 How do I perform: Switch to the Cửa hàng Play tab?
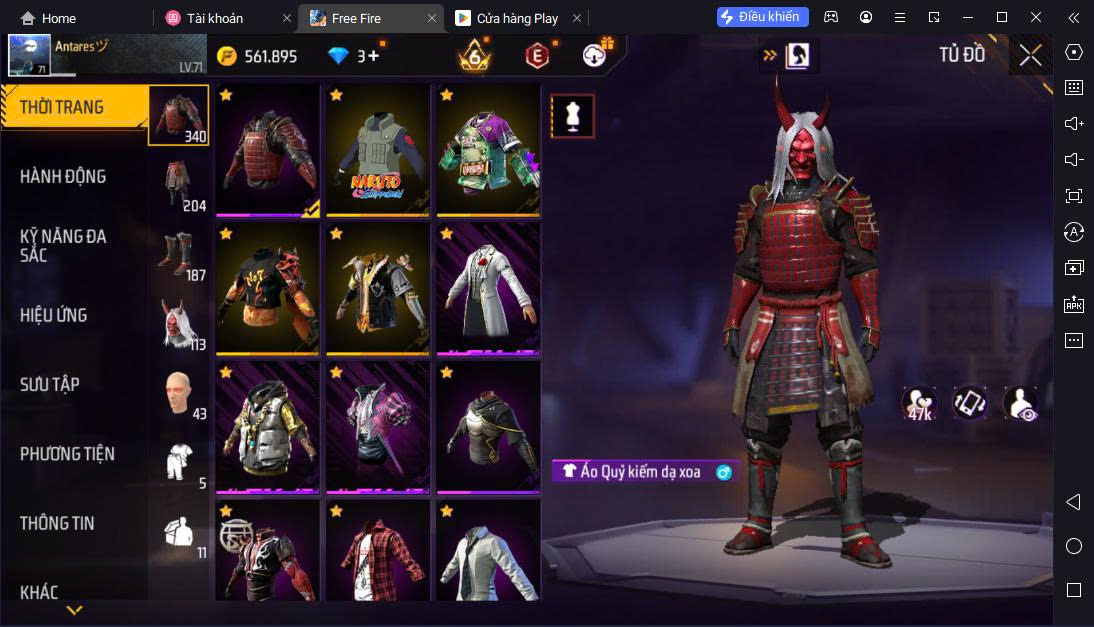click(x=519, y=18)
